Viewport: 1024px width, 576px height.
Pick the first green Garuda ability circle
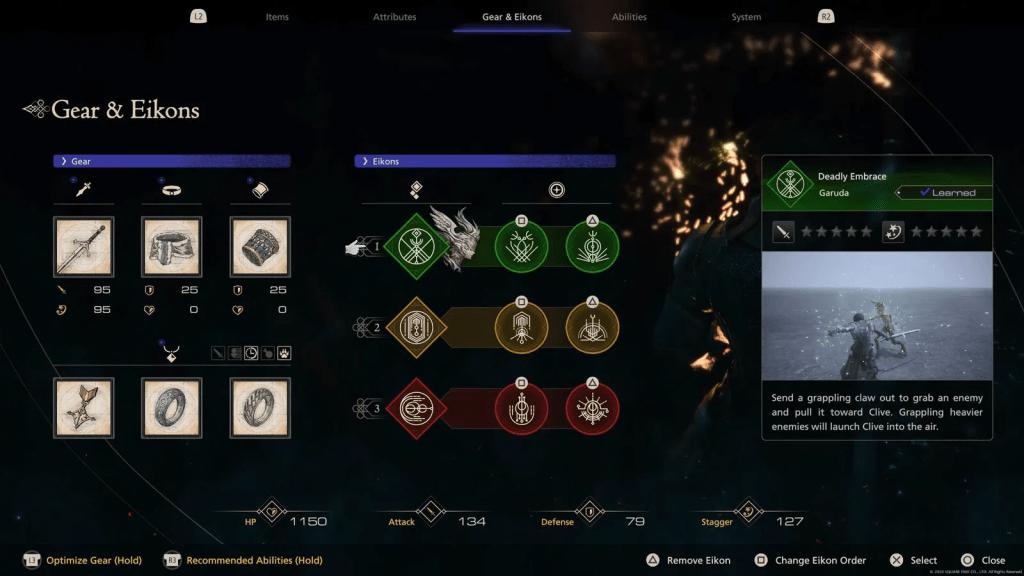coord(521,246)
